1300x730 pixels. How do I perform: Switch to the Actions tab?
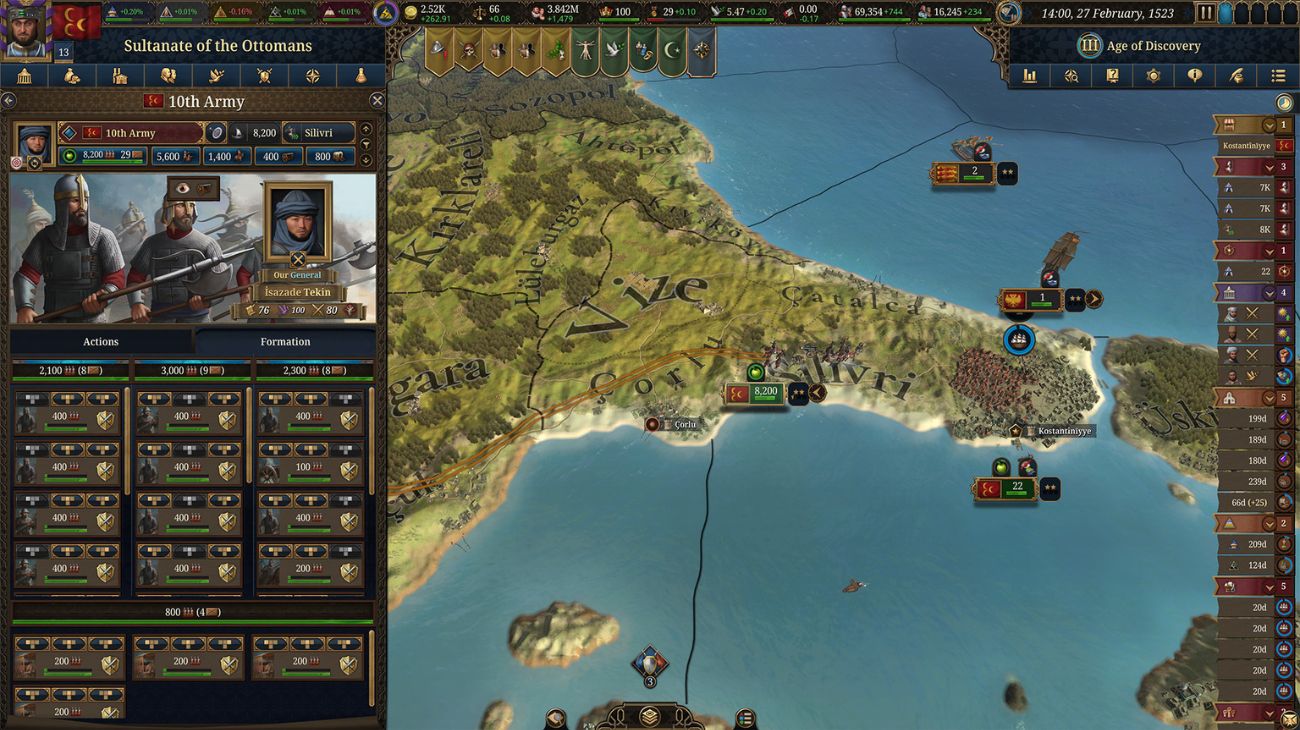(100, 341)
